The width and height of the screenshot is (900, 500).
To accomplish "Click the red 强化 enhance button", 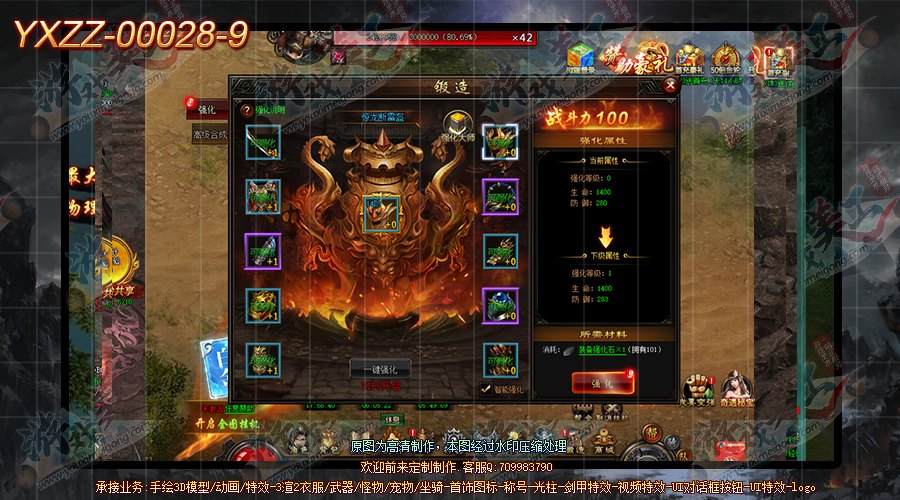I will click(602, 382).
